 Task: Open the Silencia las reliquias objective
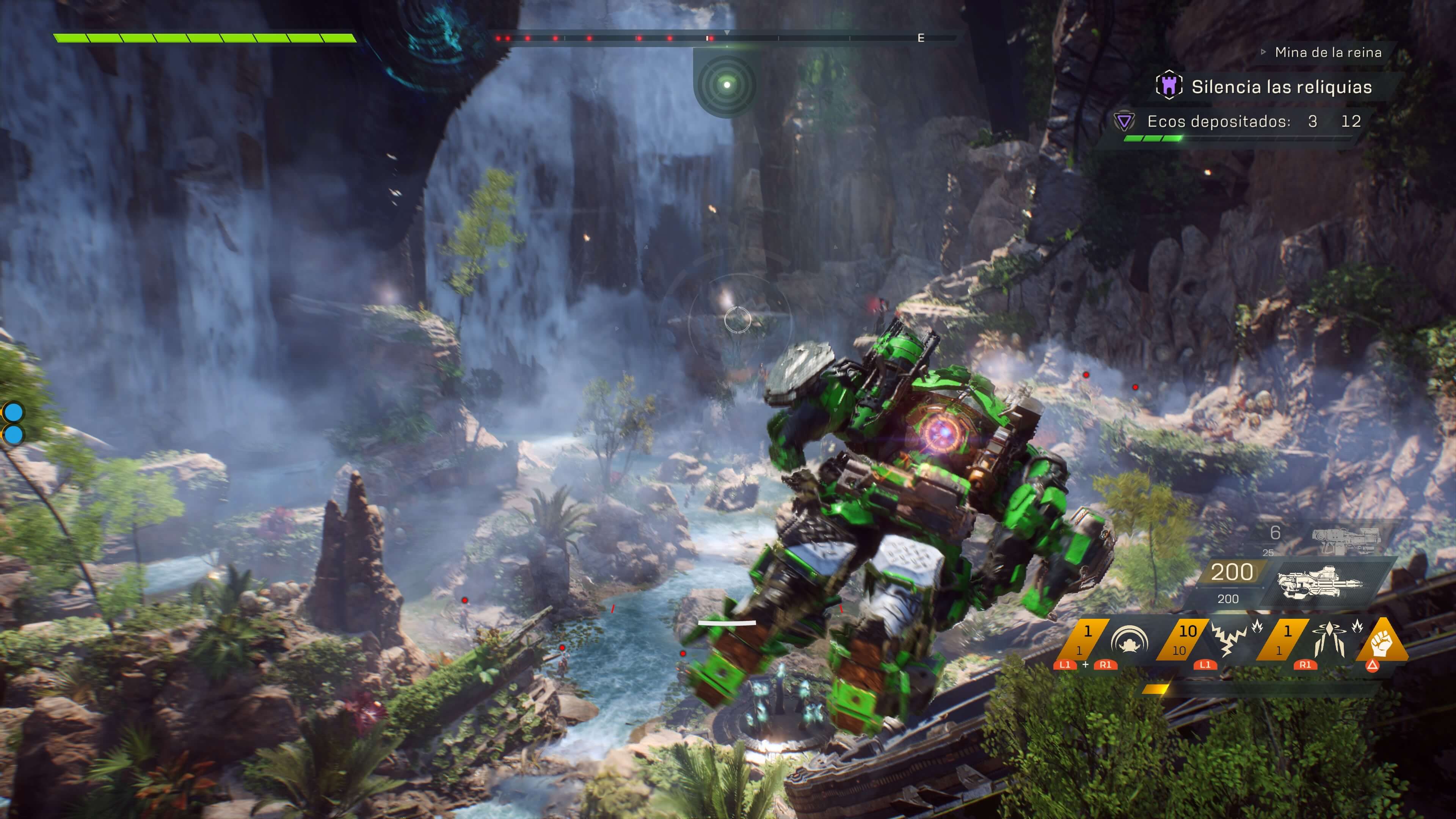[x=1281, y=87]
